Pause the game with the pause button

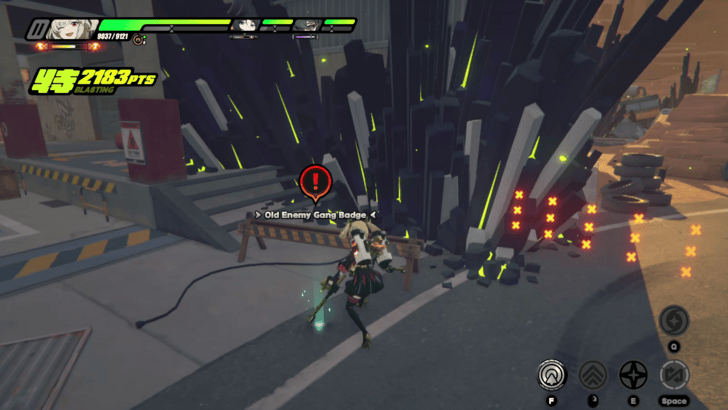pos(37,28)
